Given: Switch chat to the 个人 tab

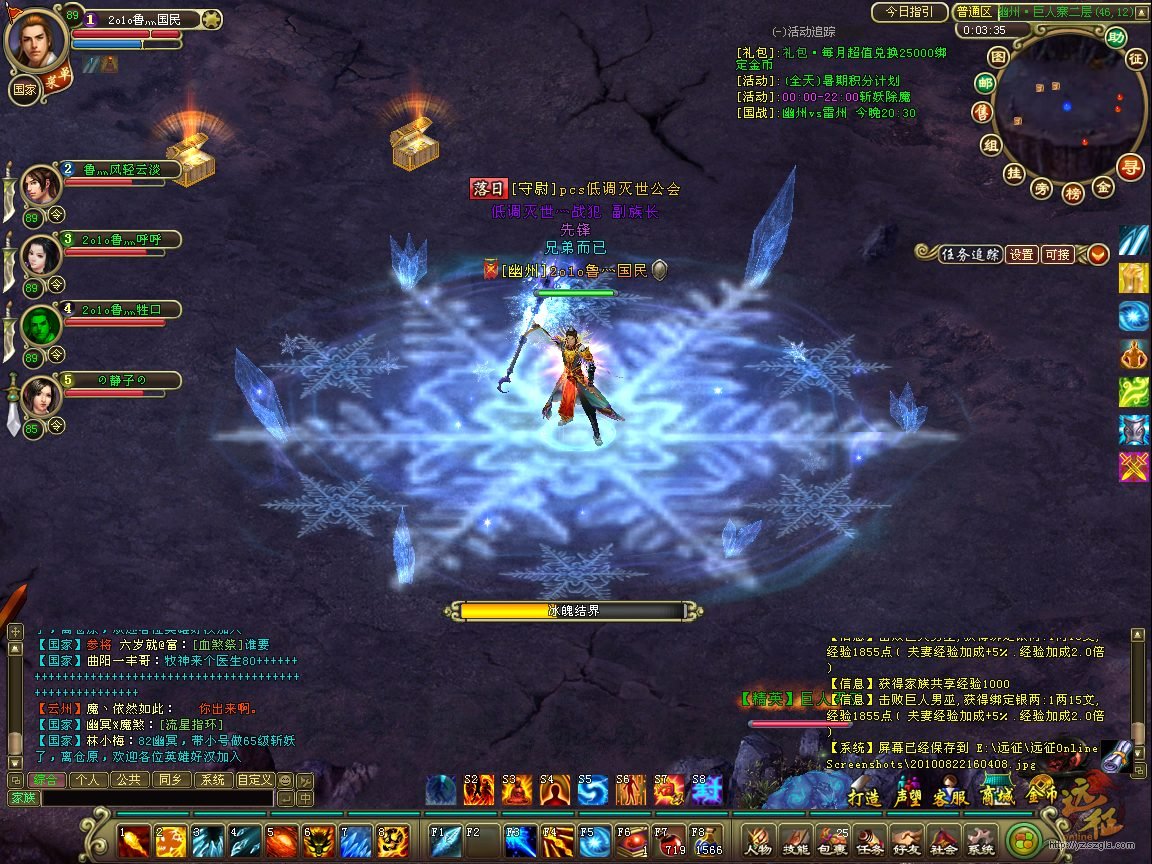Looking at the screenshot, I should click(x=87, y=780).
